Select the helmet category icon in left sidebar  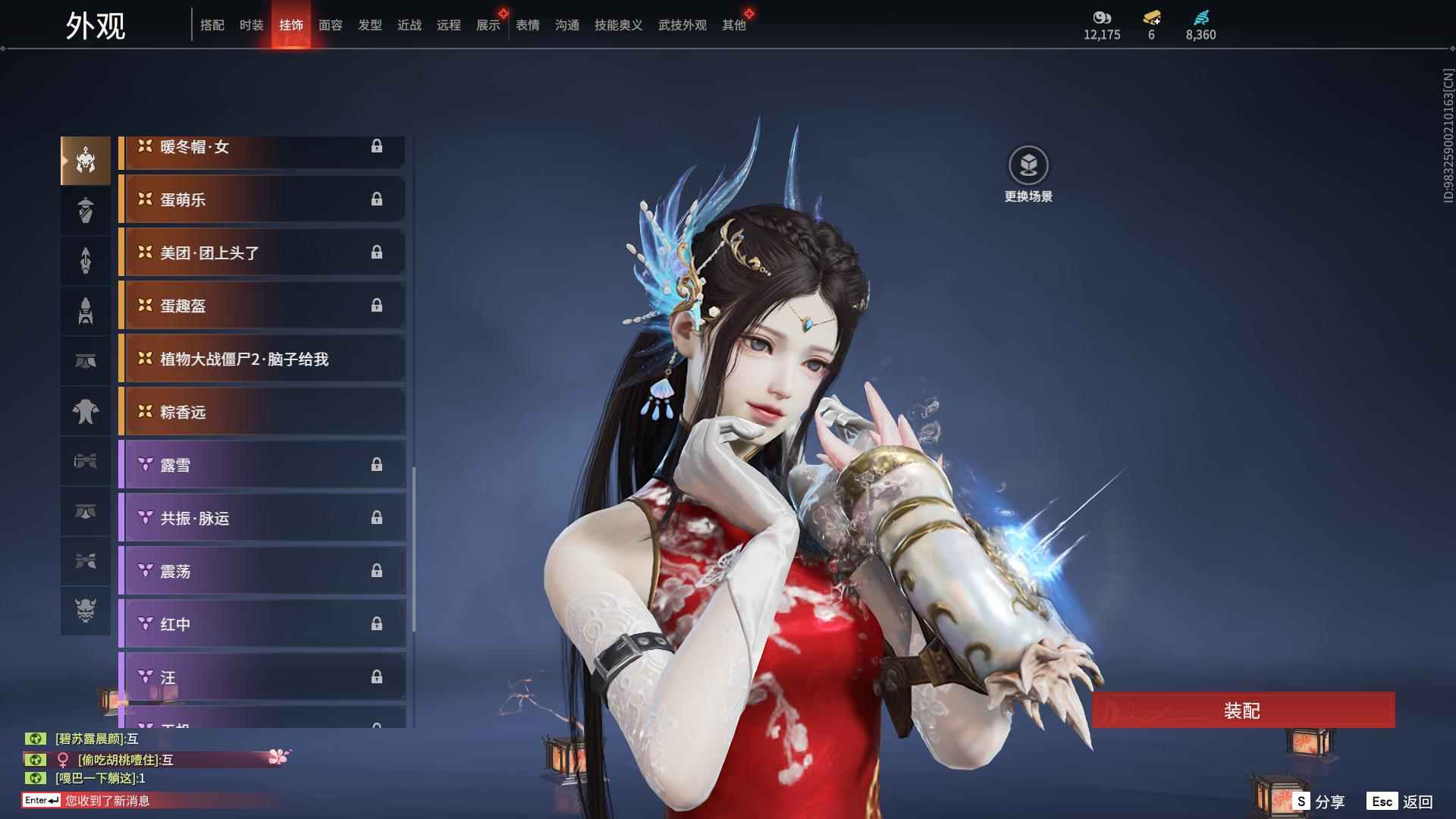pyautogui.click(x=85, y=159)
